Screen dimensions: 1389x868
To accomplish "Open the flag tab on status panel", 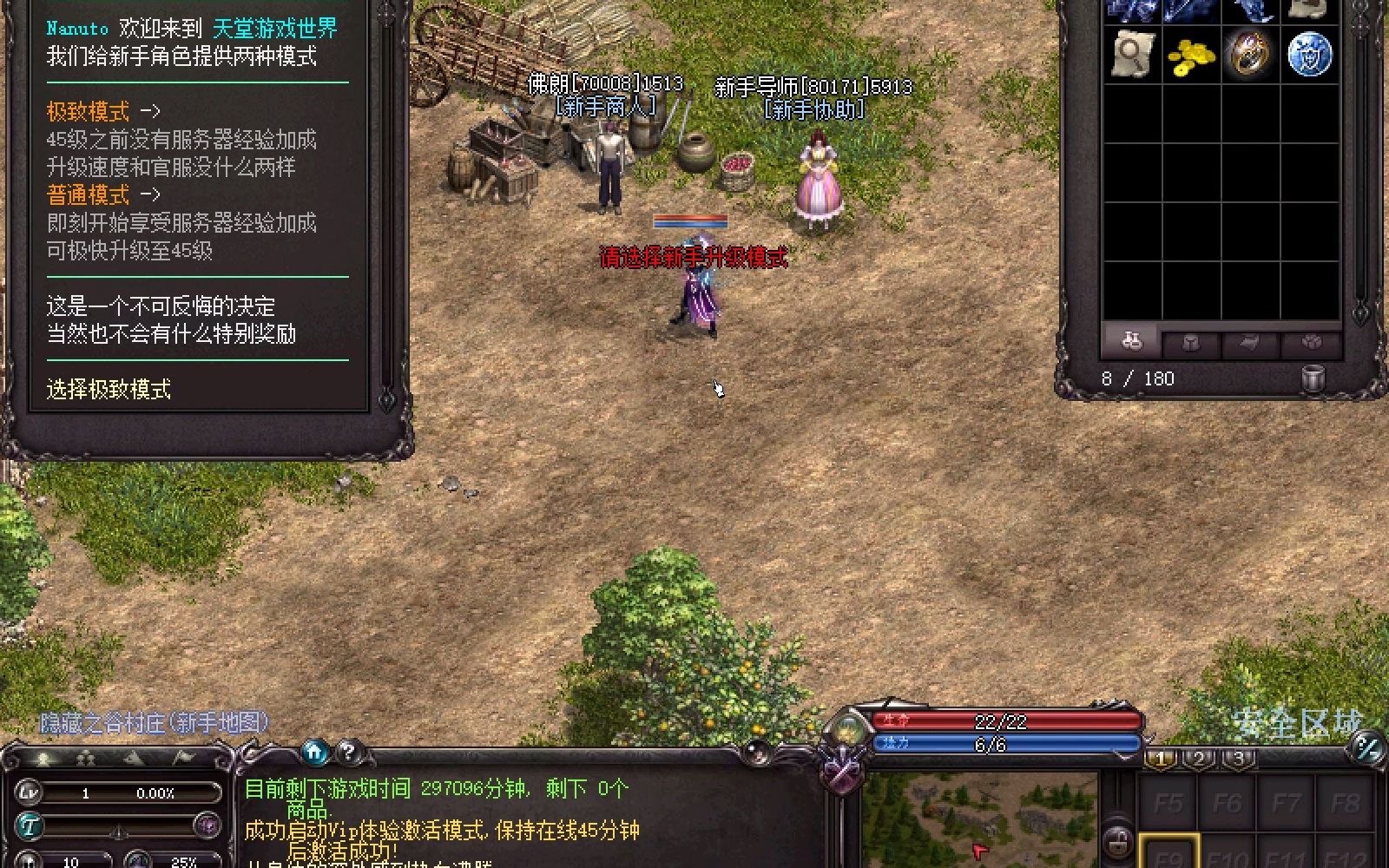I will (183, 759).
